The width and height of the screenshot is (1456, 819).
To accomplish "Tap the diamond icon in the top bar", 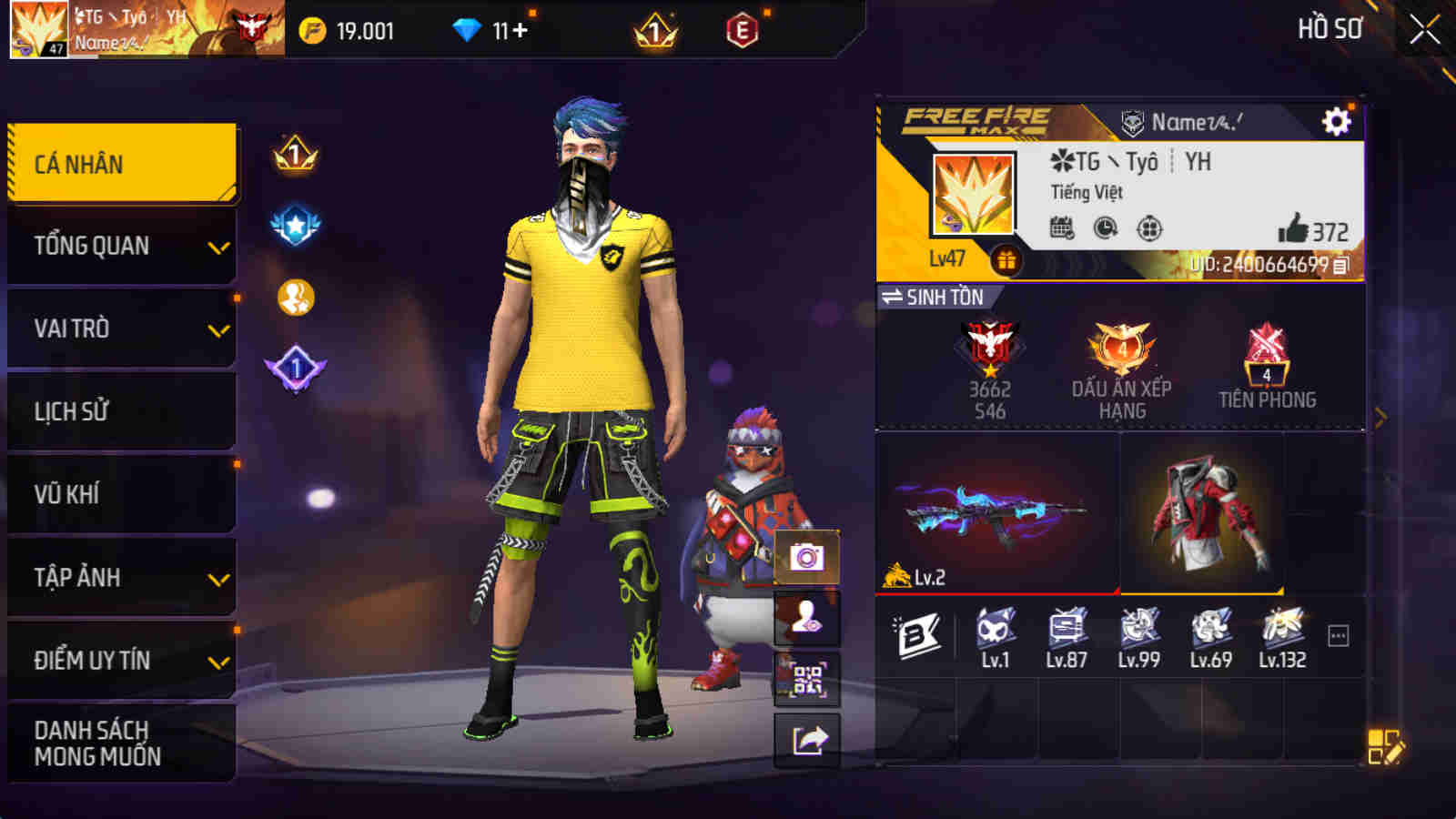I will click(x=466, y=29).
